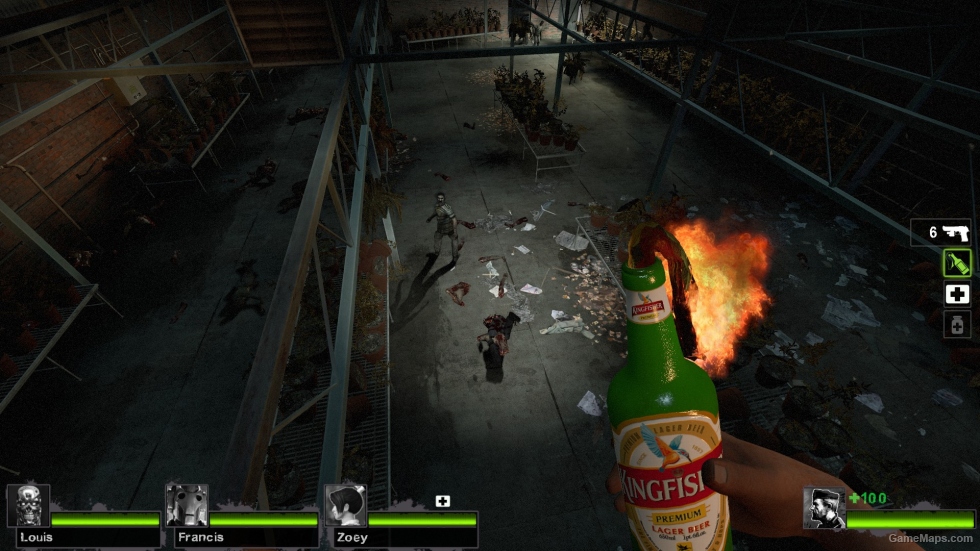
Task: Click Louis's teammate portrait
Action: click(x=28, y=506)
